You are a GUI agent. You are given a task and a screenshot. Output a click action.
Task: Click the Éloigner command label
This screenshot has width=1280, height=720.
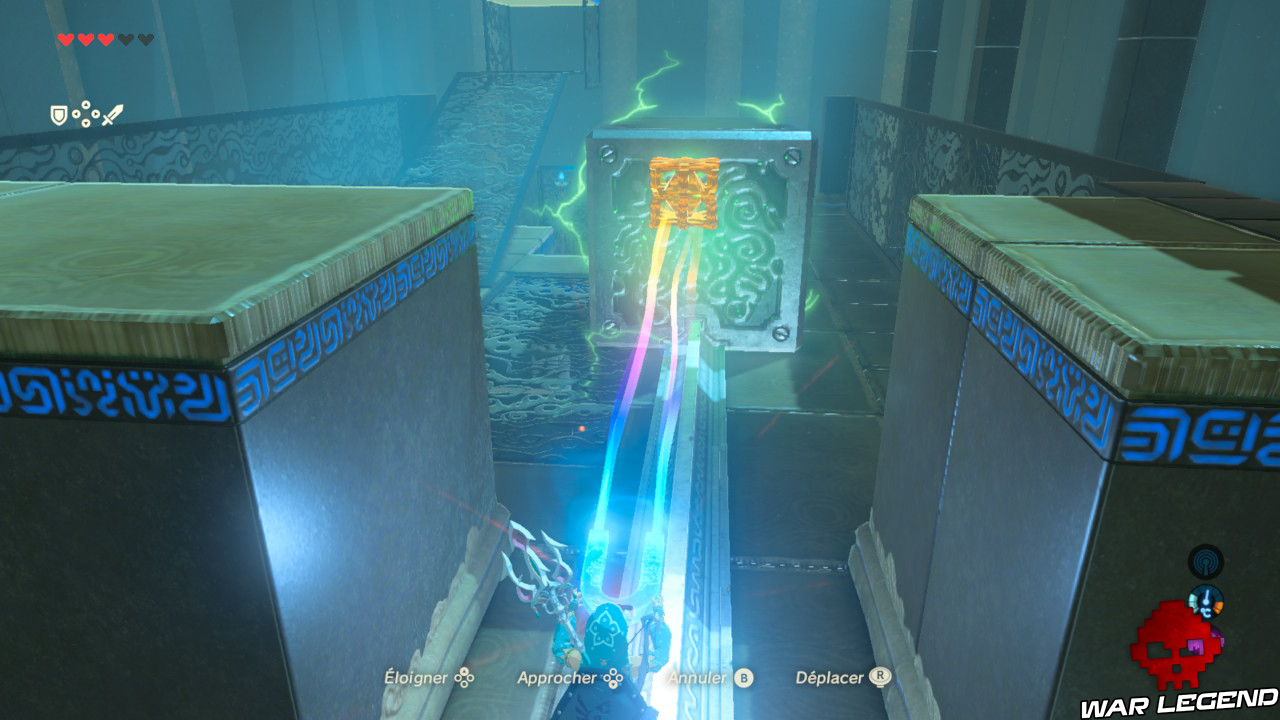pyautogui.click(x=417, y=677)
